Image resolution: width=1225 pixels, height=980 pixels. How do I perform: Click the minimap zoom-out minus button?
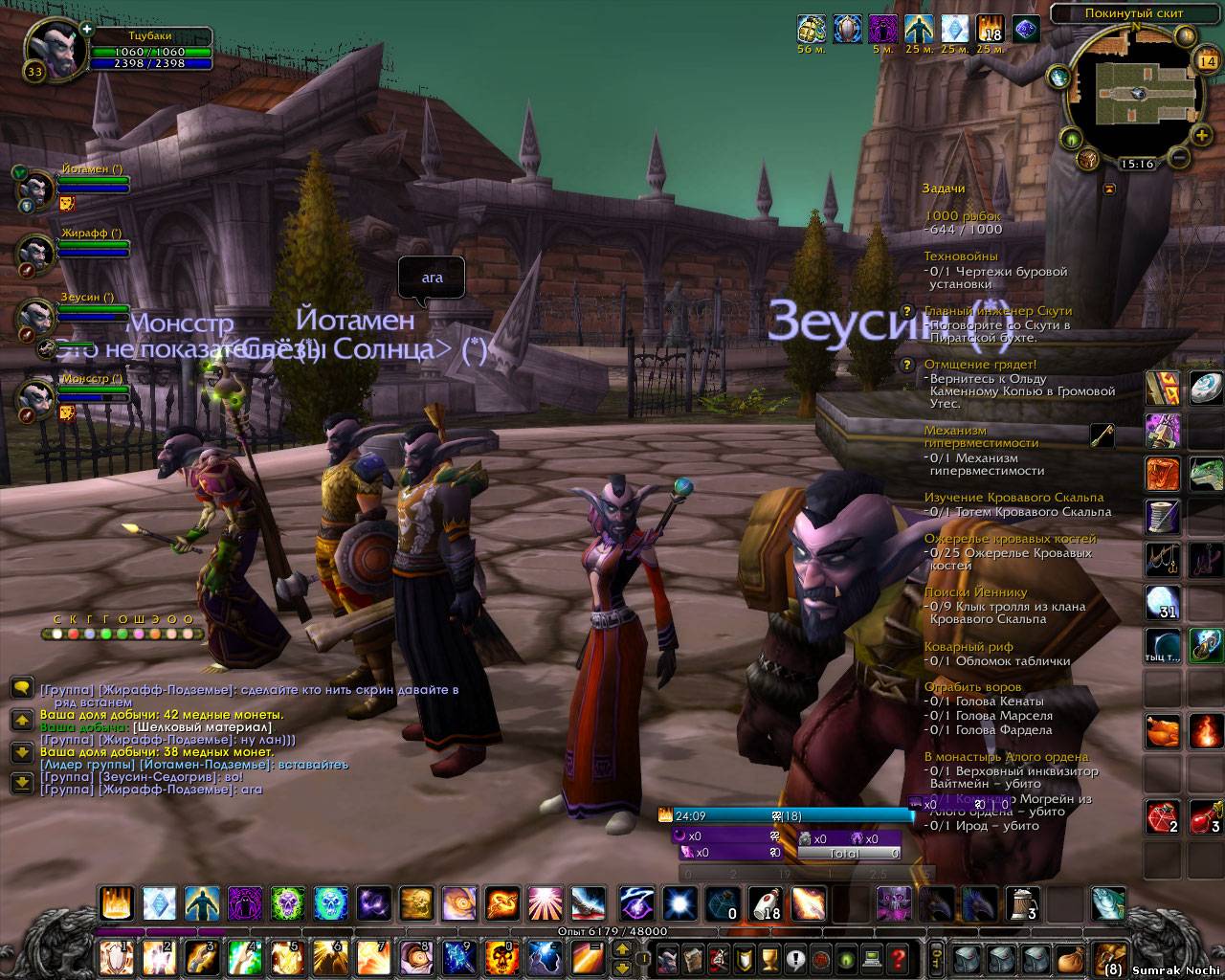pos(1180,156)
